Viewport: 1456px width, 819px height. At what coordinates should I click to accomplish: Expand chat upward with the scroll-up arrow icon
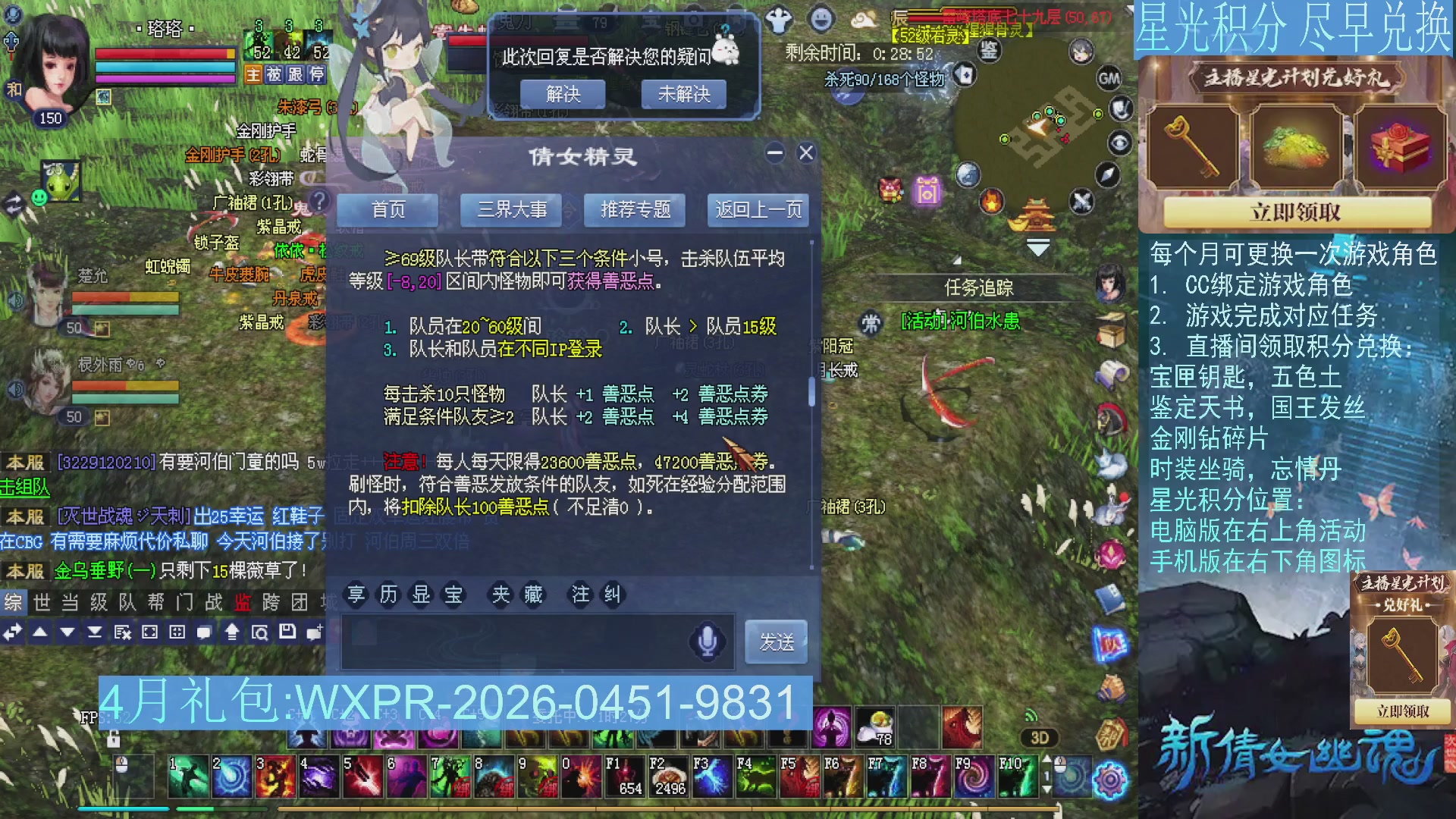(x=233, y=633)
